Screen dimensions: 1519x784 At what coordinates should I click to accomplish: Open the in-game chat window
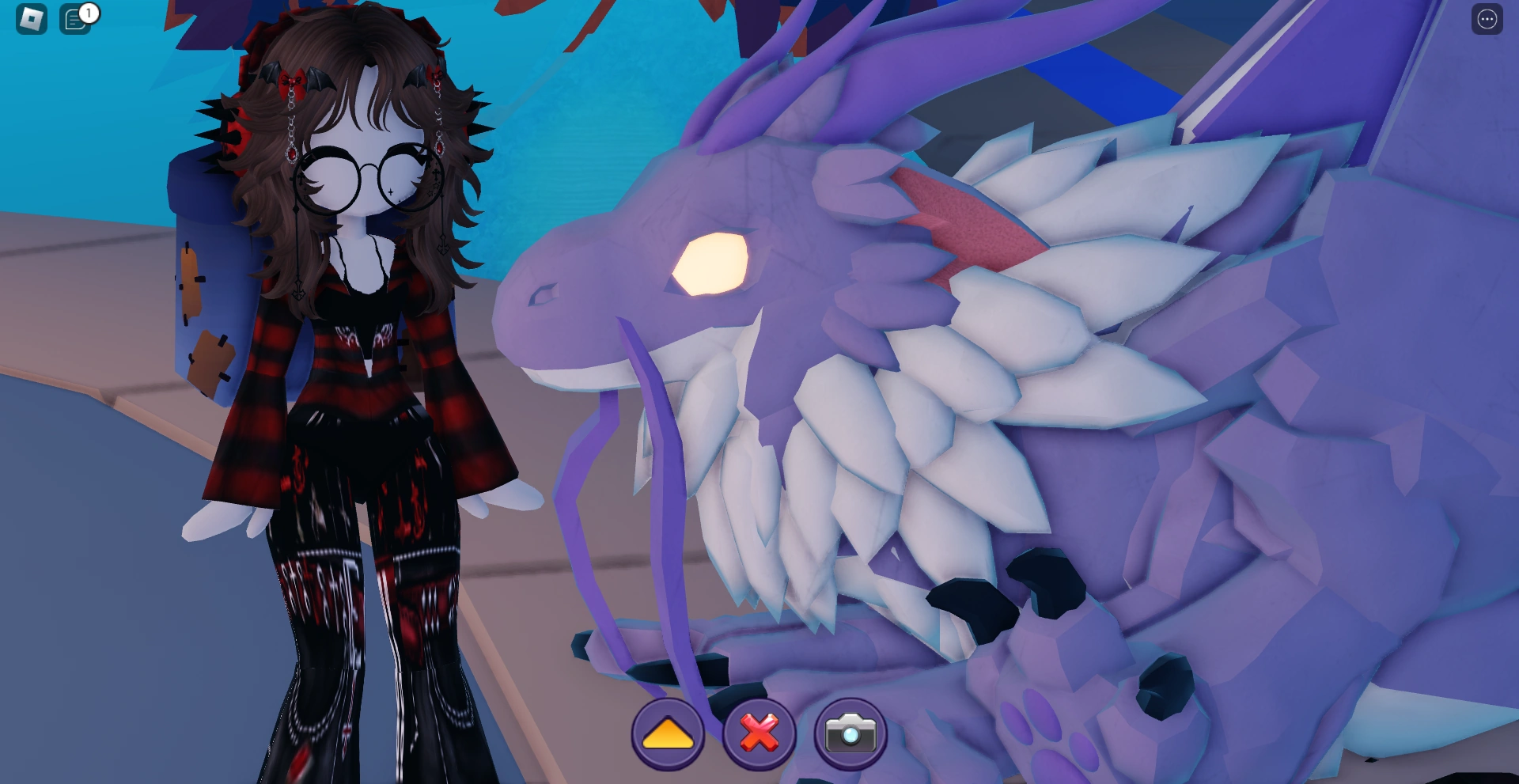point(74,21)
